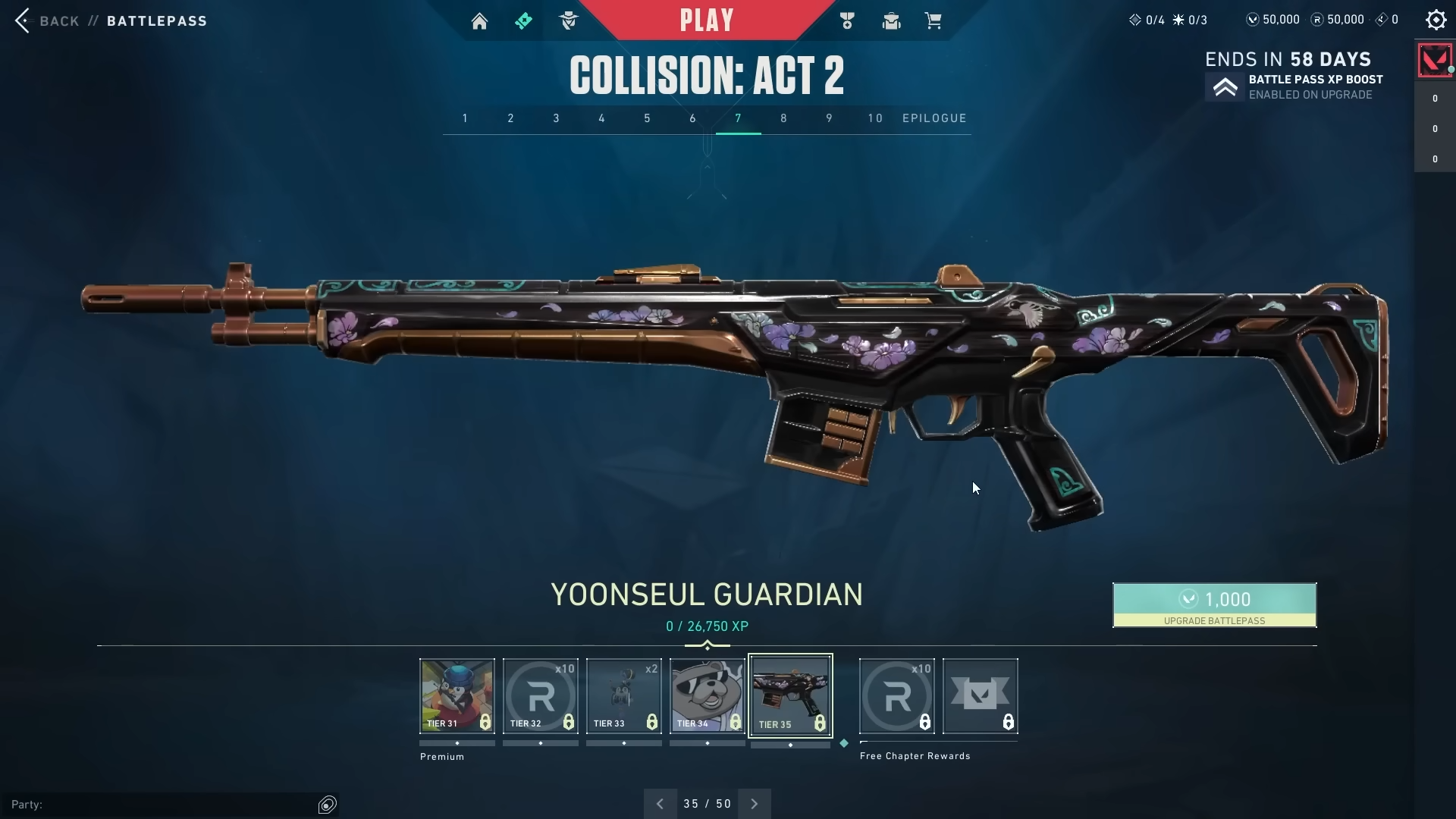Open the EPILOGUE chapter tab
Viewport: 1456px width, 819px height.
click(x=934, y=118)
